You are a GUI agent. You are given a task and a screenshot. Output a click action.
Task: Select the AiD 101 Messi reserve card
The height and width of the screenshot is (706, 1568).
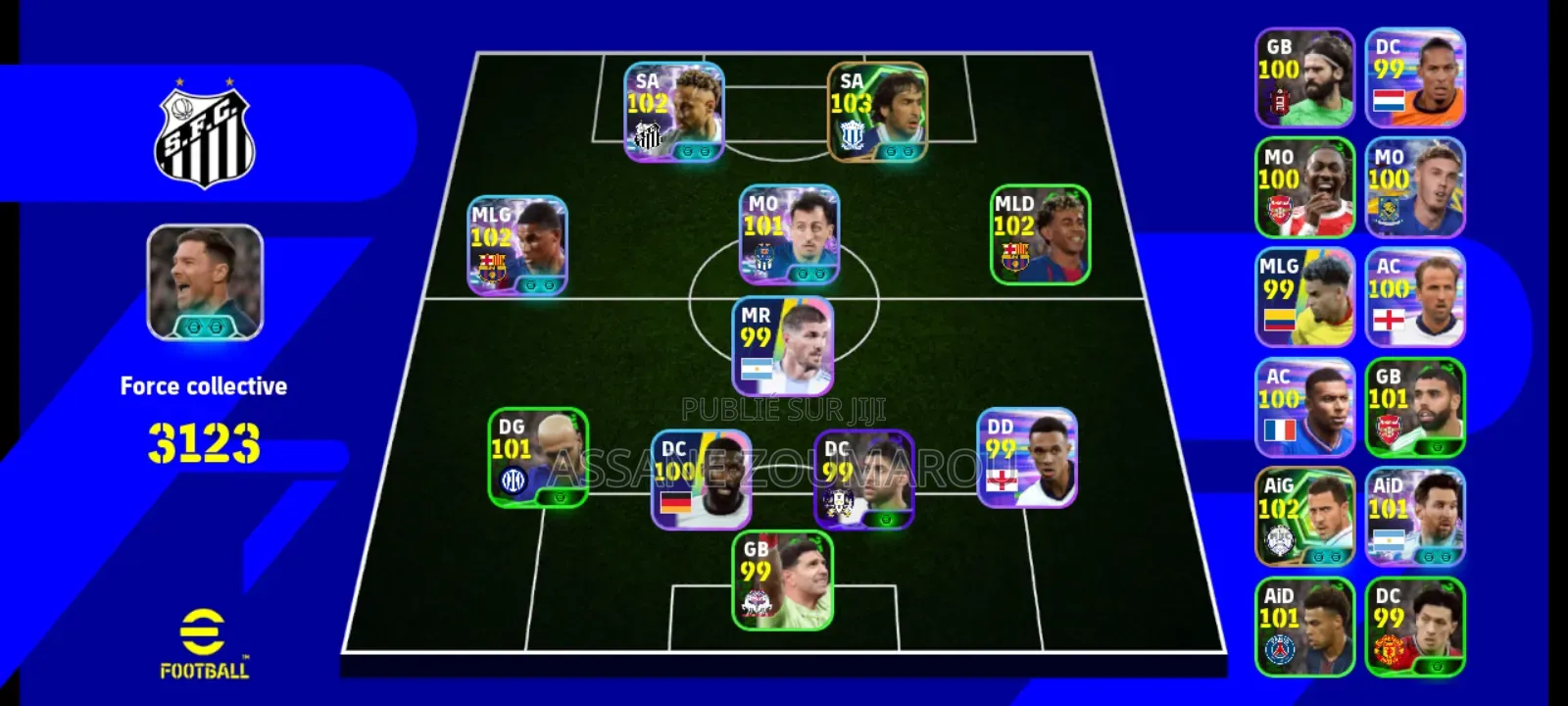(1416, 510)
